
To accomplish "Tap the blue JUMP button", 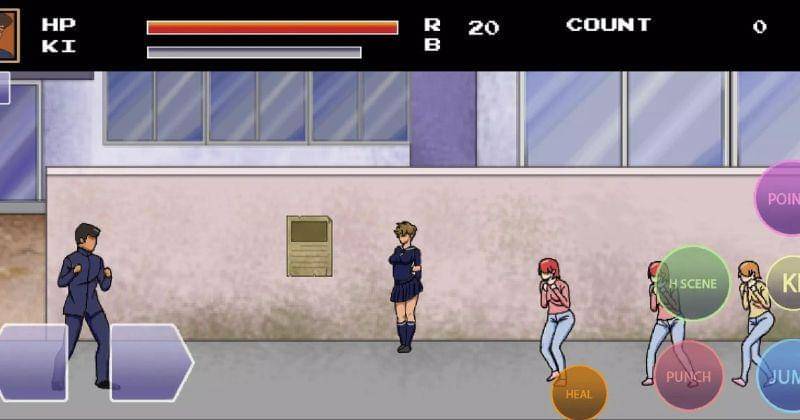I will point(781,377).
